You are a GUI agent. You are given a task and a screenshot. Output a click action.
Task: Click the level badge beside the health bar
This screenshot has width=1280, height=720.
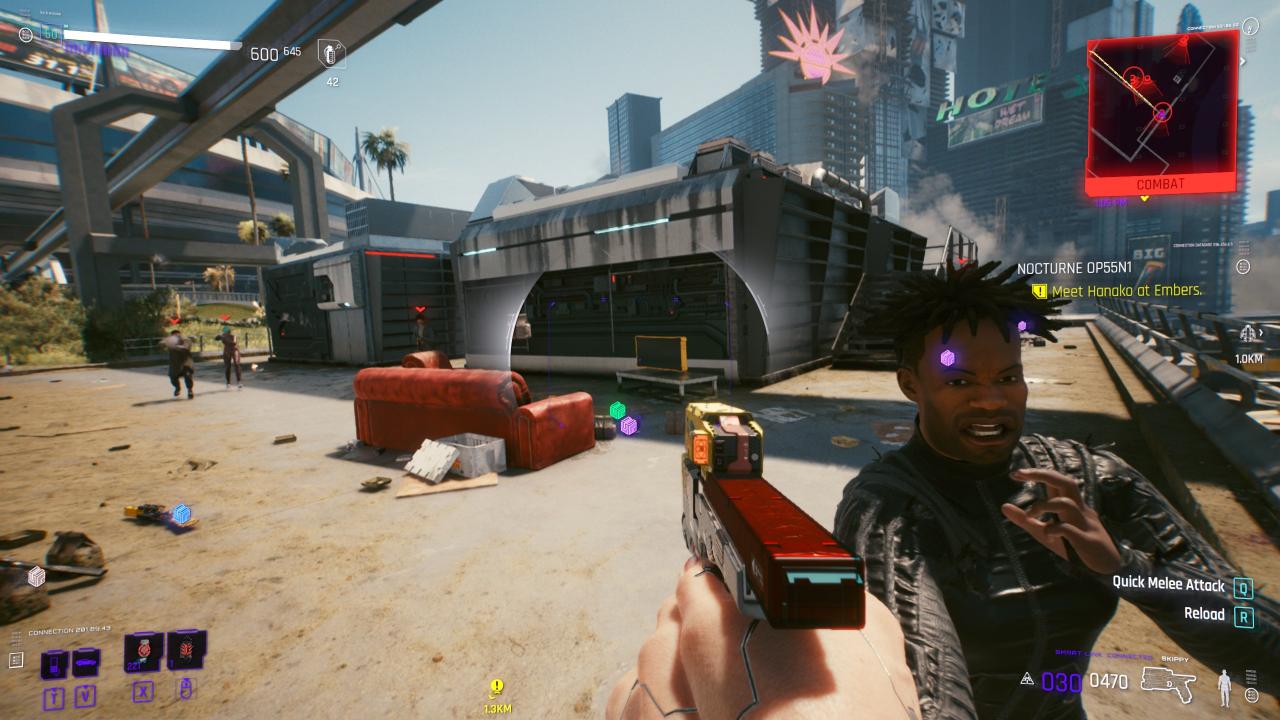[x=50, y=34]
